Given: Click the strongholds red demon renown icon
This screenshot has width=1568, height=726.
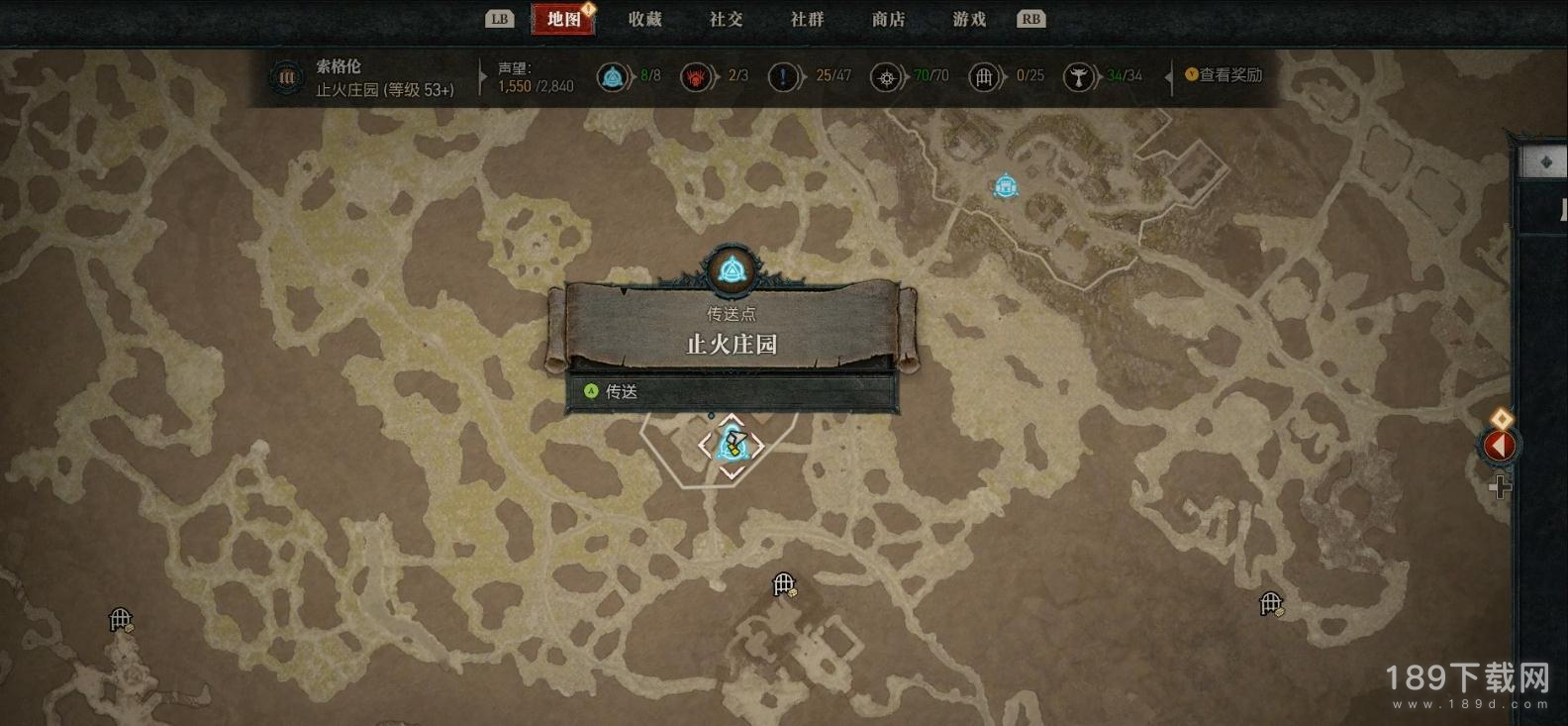Looking at the screenshot, I should point(697,76).
